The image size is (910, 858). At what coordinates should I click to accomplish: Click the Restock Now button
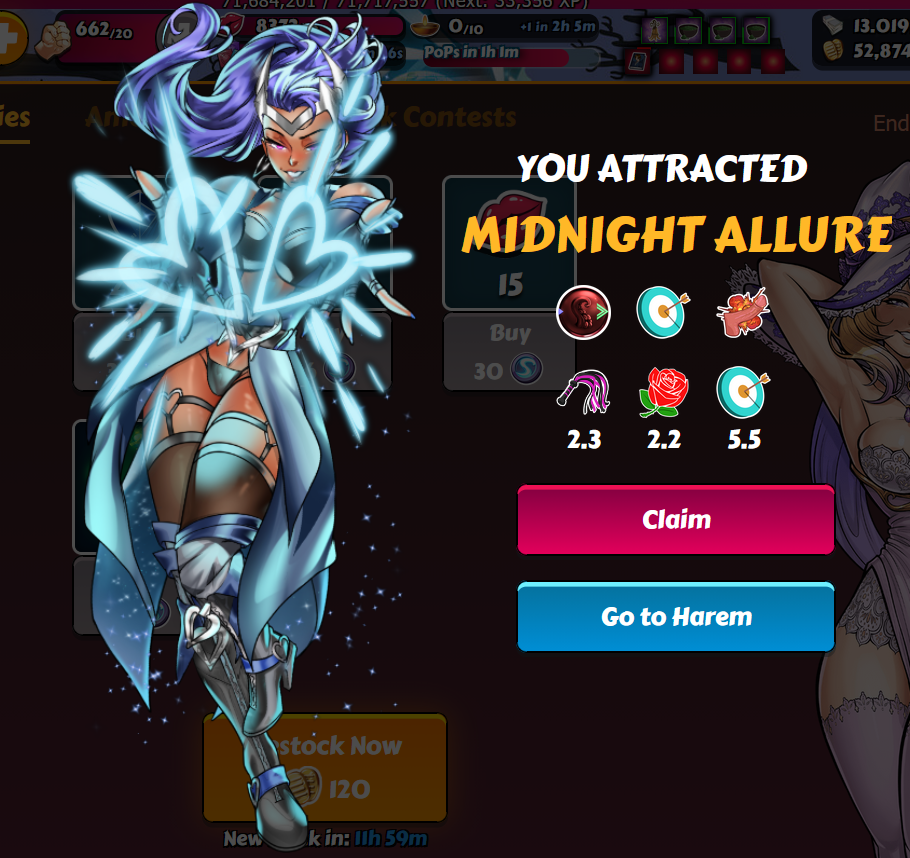pos(325,767)
